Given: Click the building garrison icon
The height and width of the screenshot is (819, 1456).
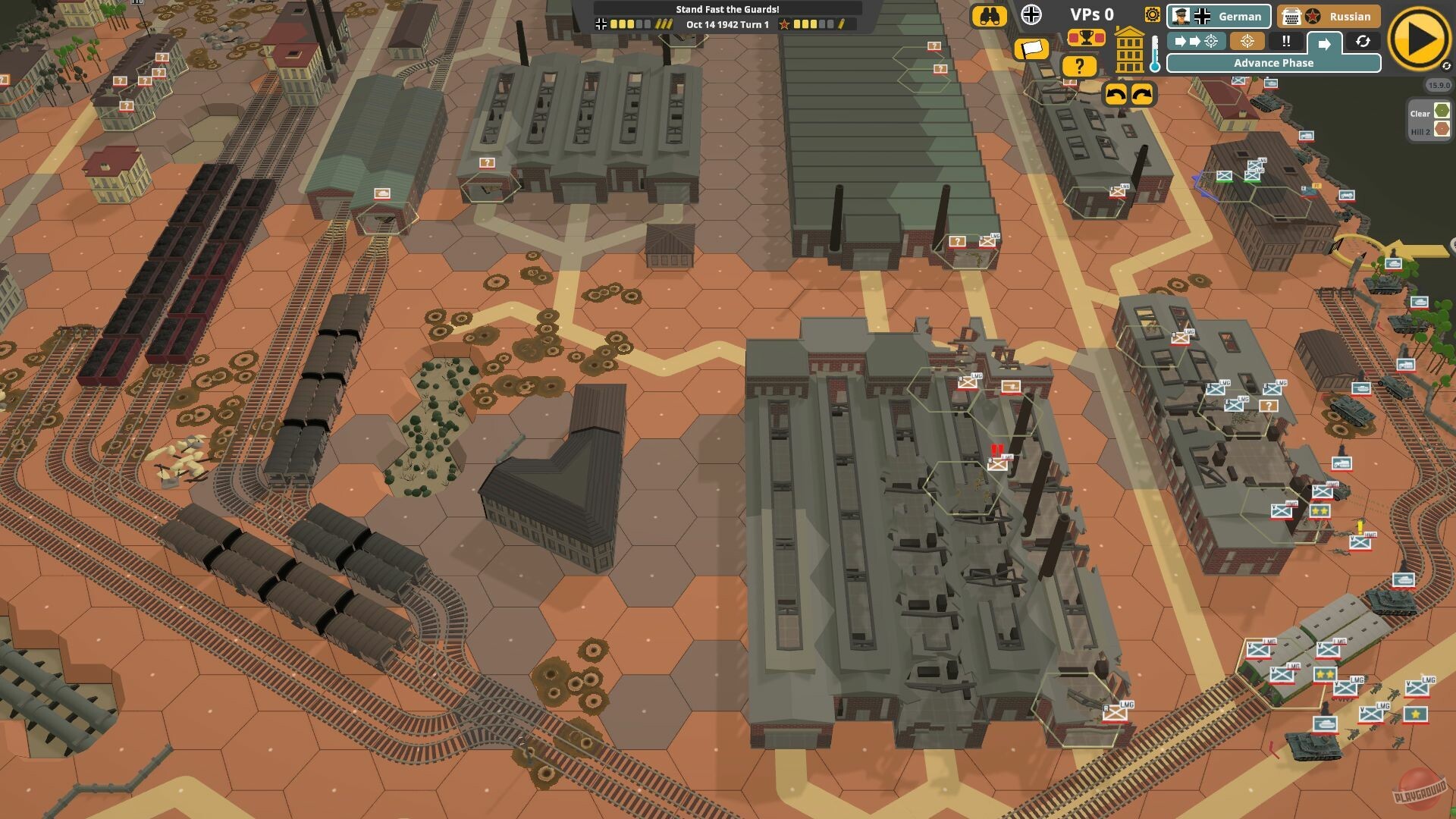Looking at the screenshot, I should pyautogui.click(x=1130, y=49).
